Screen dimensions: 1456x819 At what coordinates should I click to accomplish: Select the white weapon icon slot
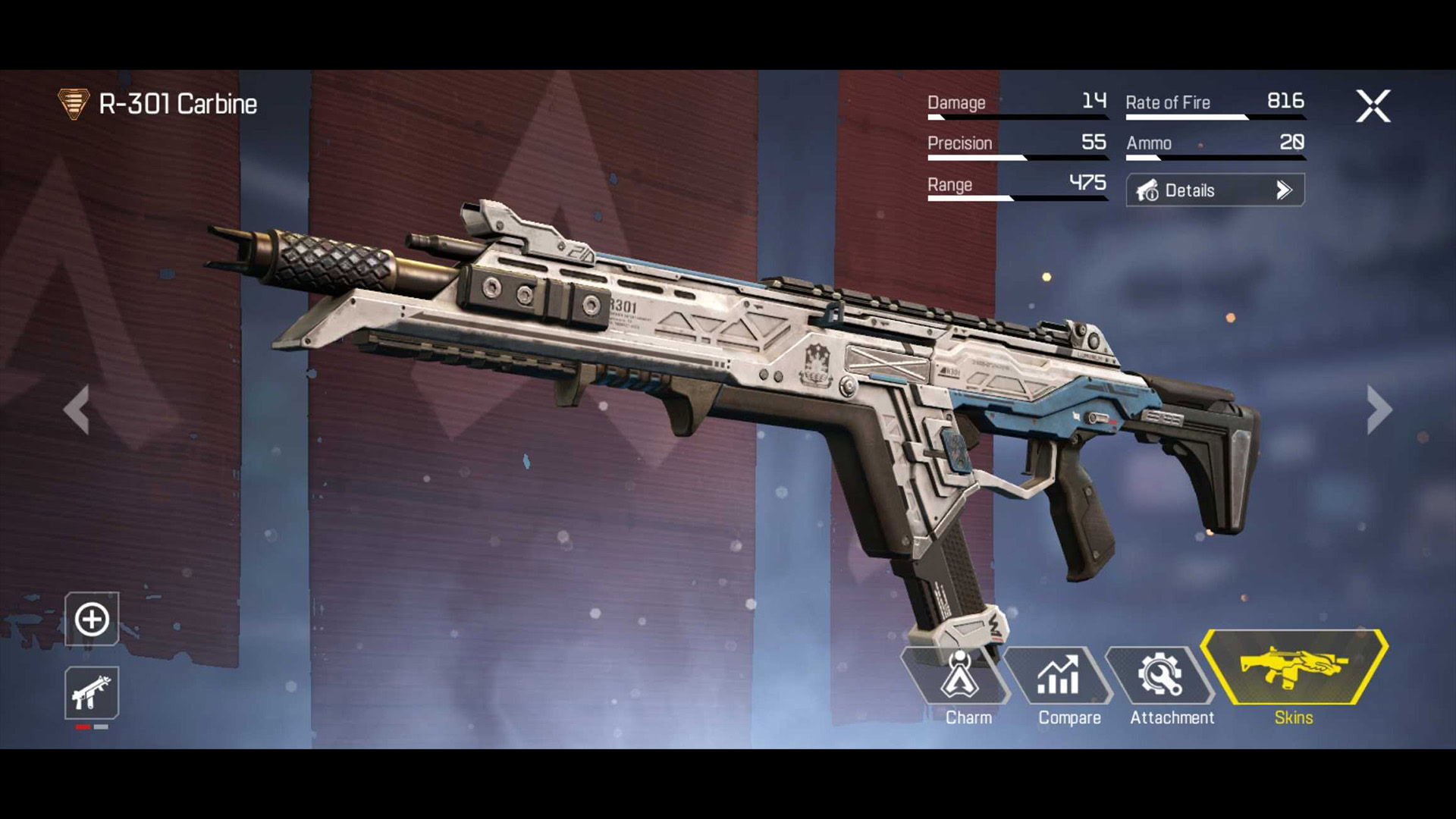(x=92, y=692)
